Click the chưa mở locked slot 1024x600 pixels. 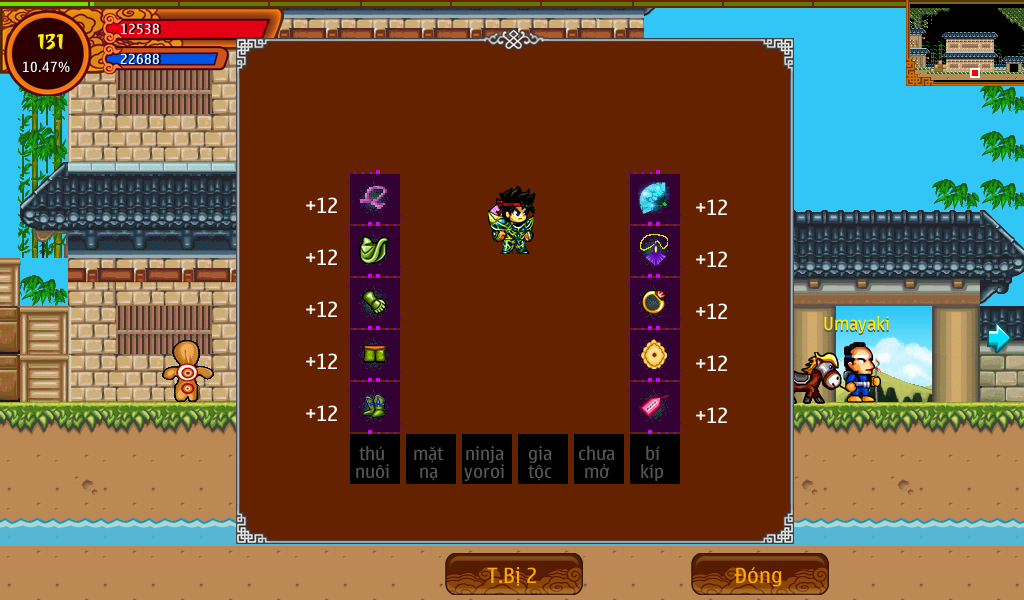599,459
